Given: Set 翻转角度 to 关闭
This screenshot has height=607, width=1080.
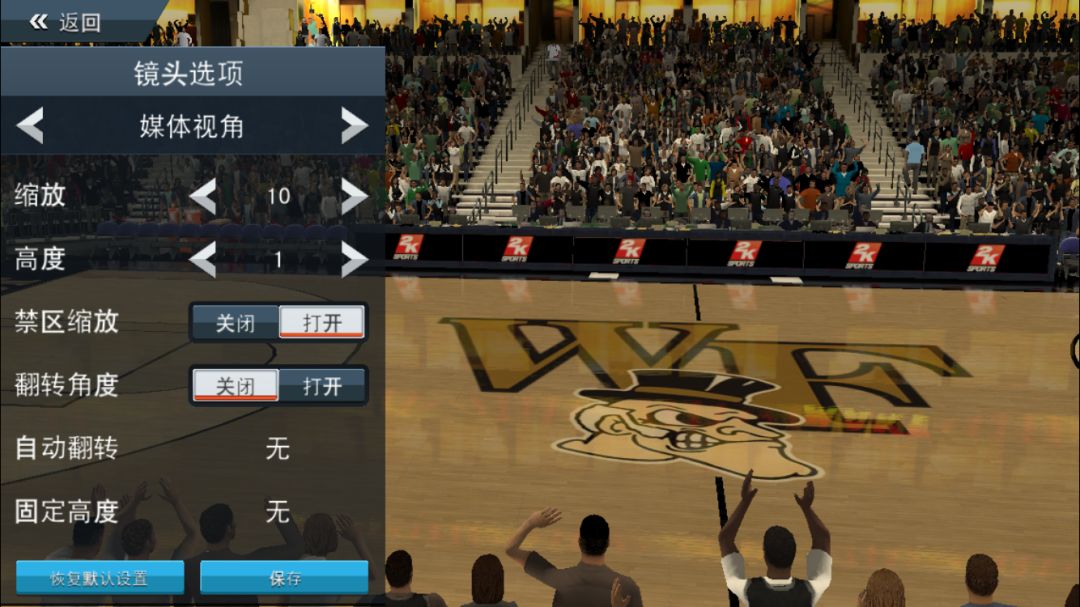Looking at the screenshot, I should tap(235, 386).
